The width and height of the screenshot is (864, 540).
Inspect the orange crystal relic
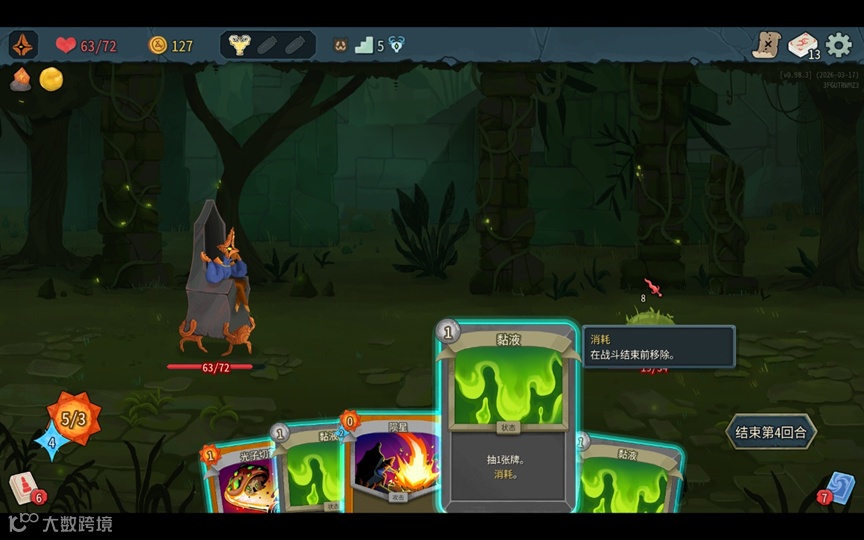(21, 79)
